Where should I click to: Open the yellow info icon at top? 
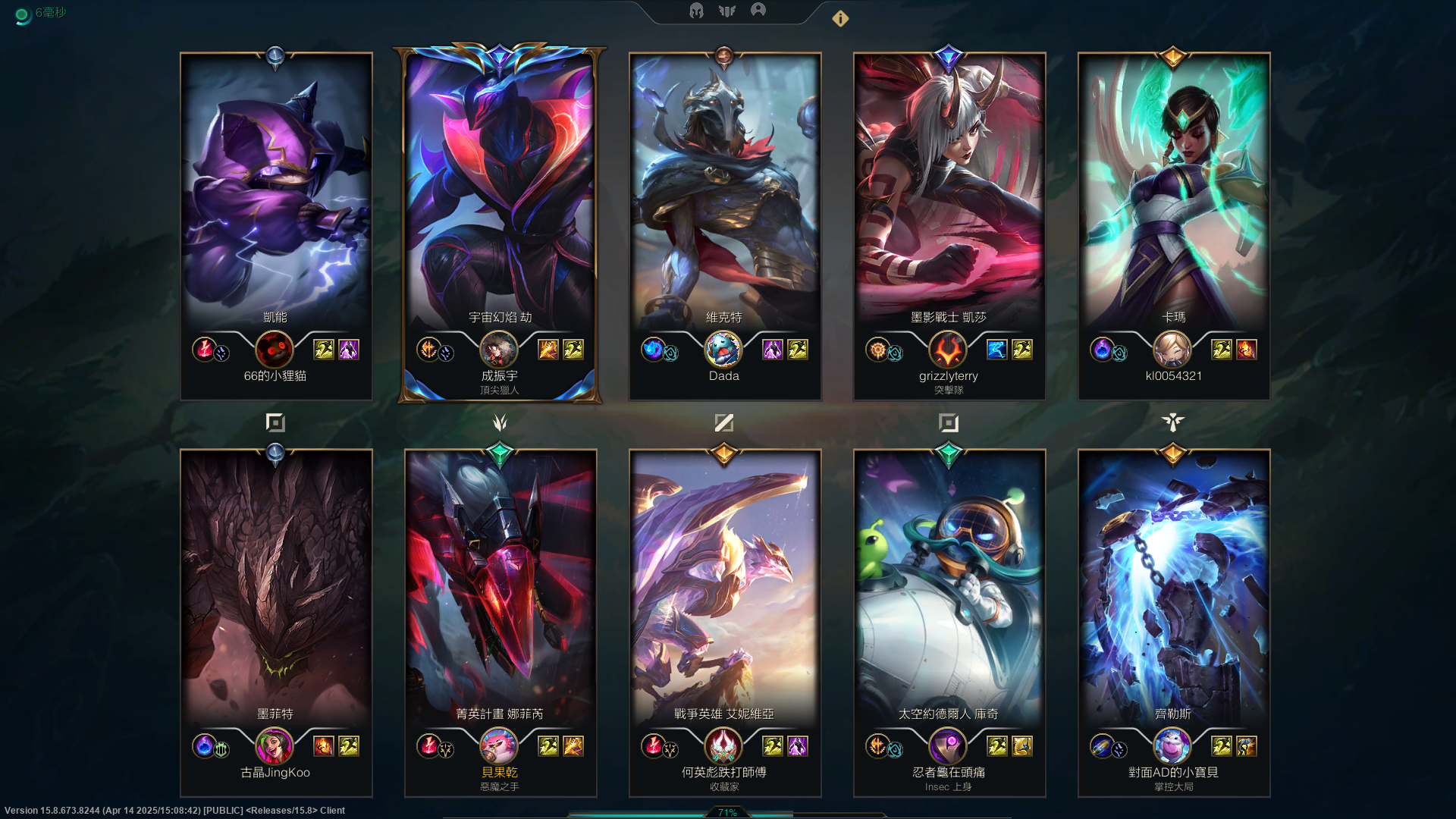[x=840, y=19]
